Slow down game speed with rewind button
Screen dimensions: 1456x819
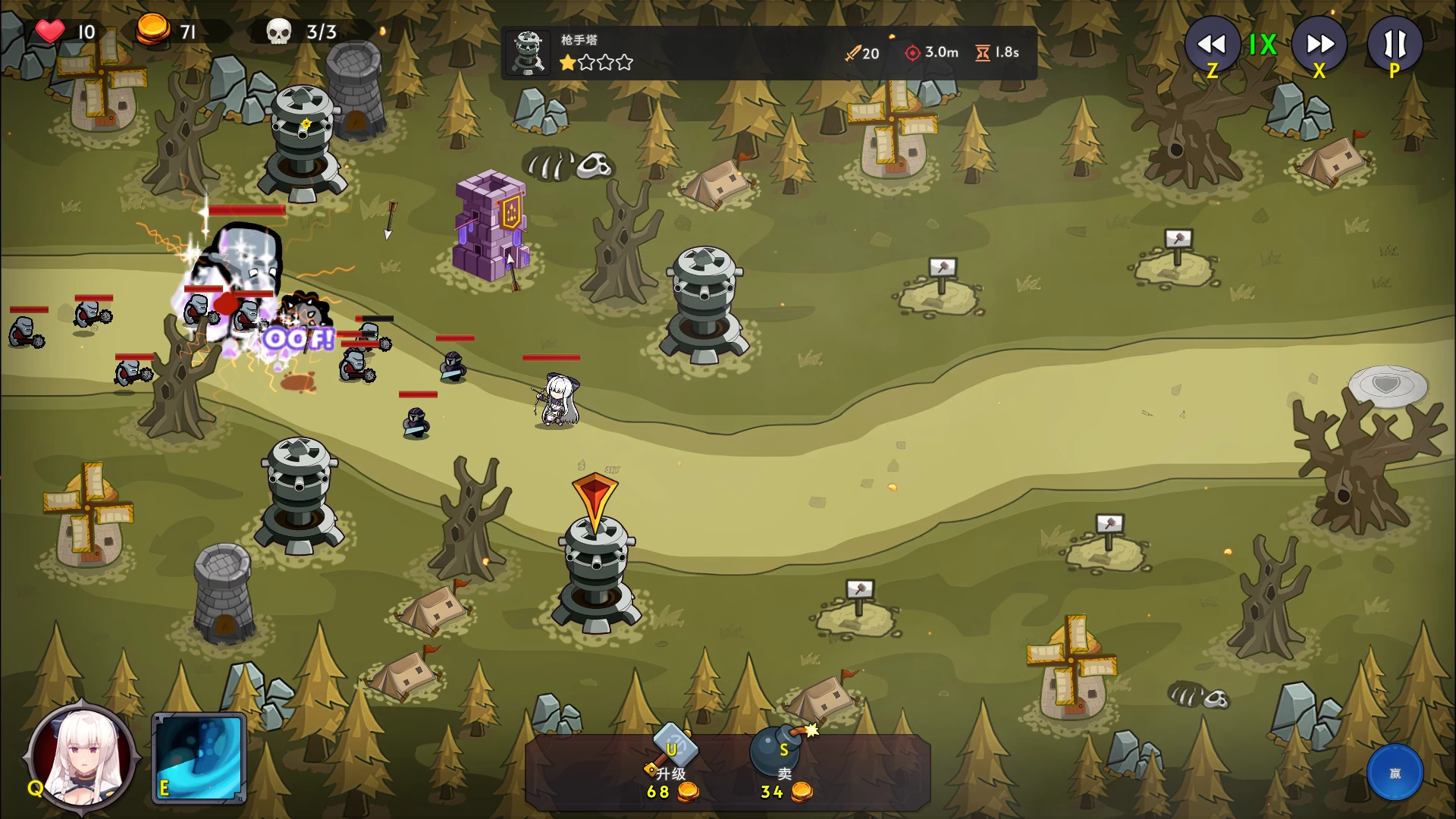click(x=1212, y=45)
